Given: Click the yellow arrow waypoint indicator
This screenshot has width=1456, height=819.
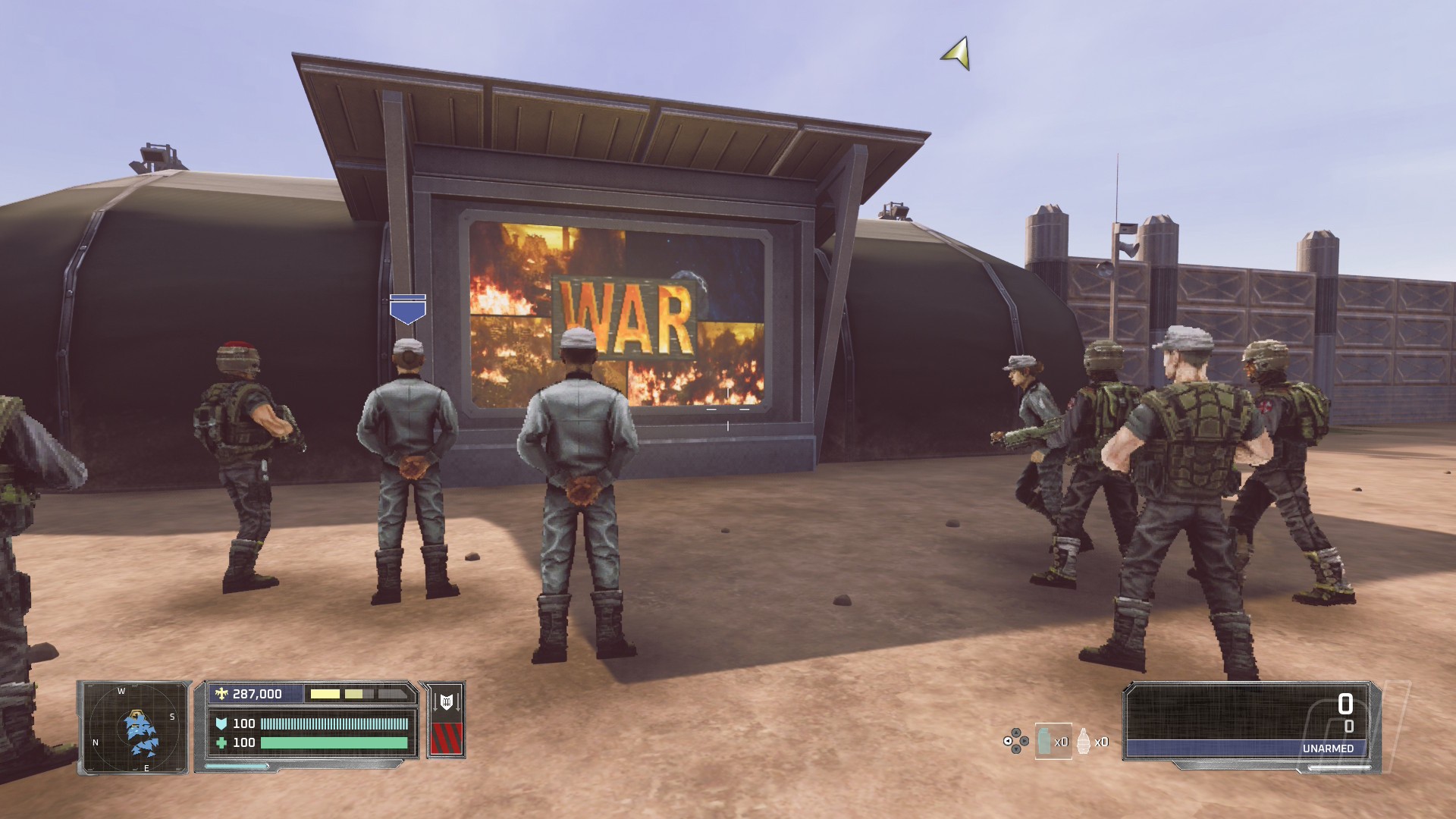Looking at the screenshot, I should [958, 54].
